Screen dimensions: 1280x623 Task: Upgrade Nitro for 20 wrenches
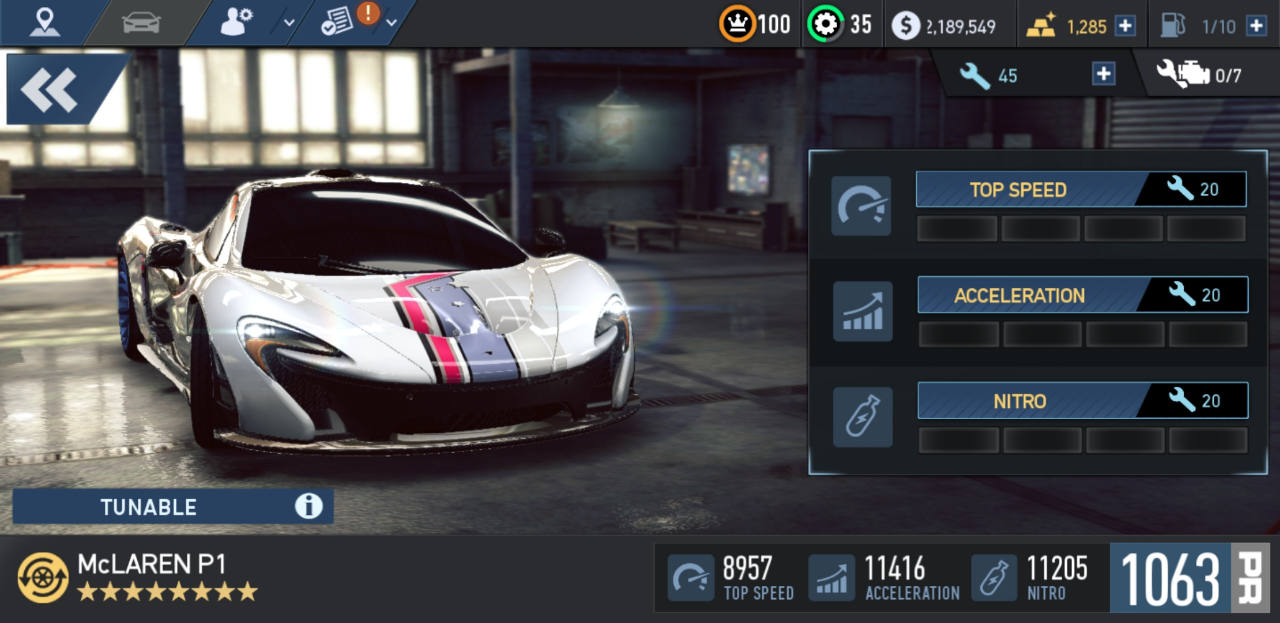coord(1082,401)
